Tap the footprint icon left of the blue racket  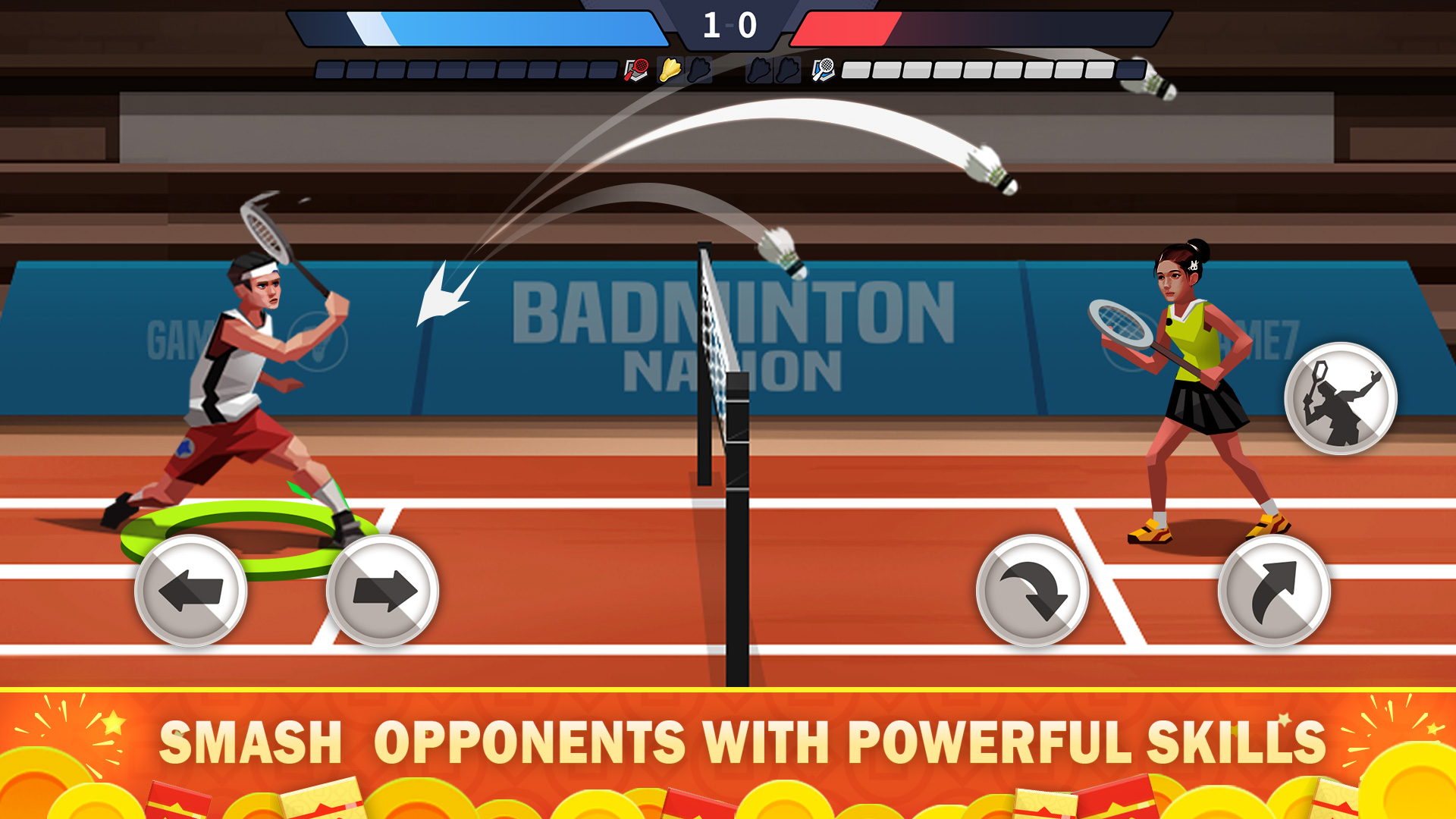789,70
